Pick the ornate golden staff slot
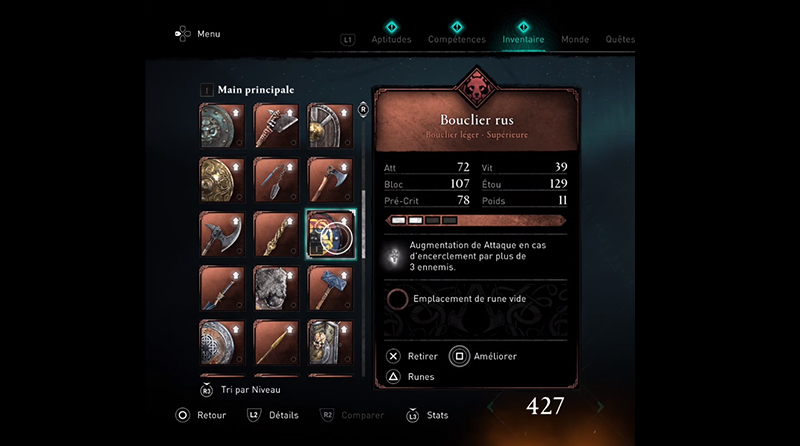Screen dimensions: 800x446 (275, 234)
